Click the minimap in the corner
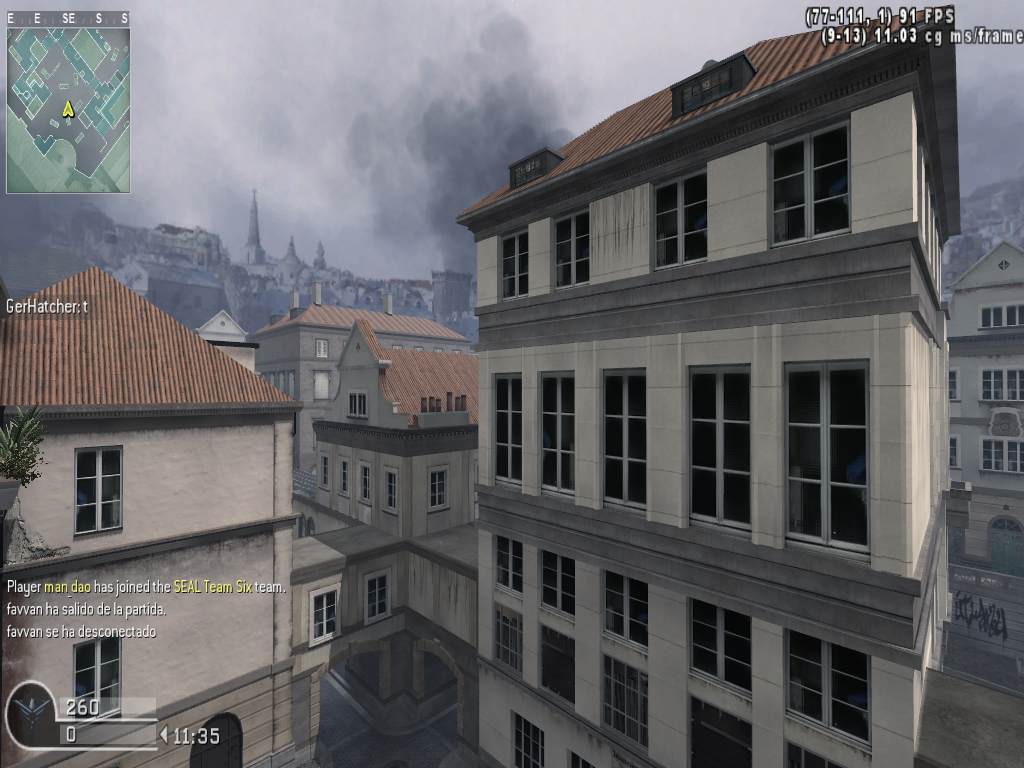This screenshot has height=768, width=1024. point(68,109)
